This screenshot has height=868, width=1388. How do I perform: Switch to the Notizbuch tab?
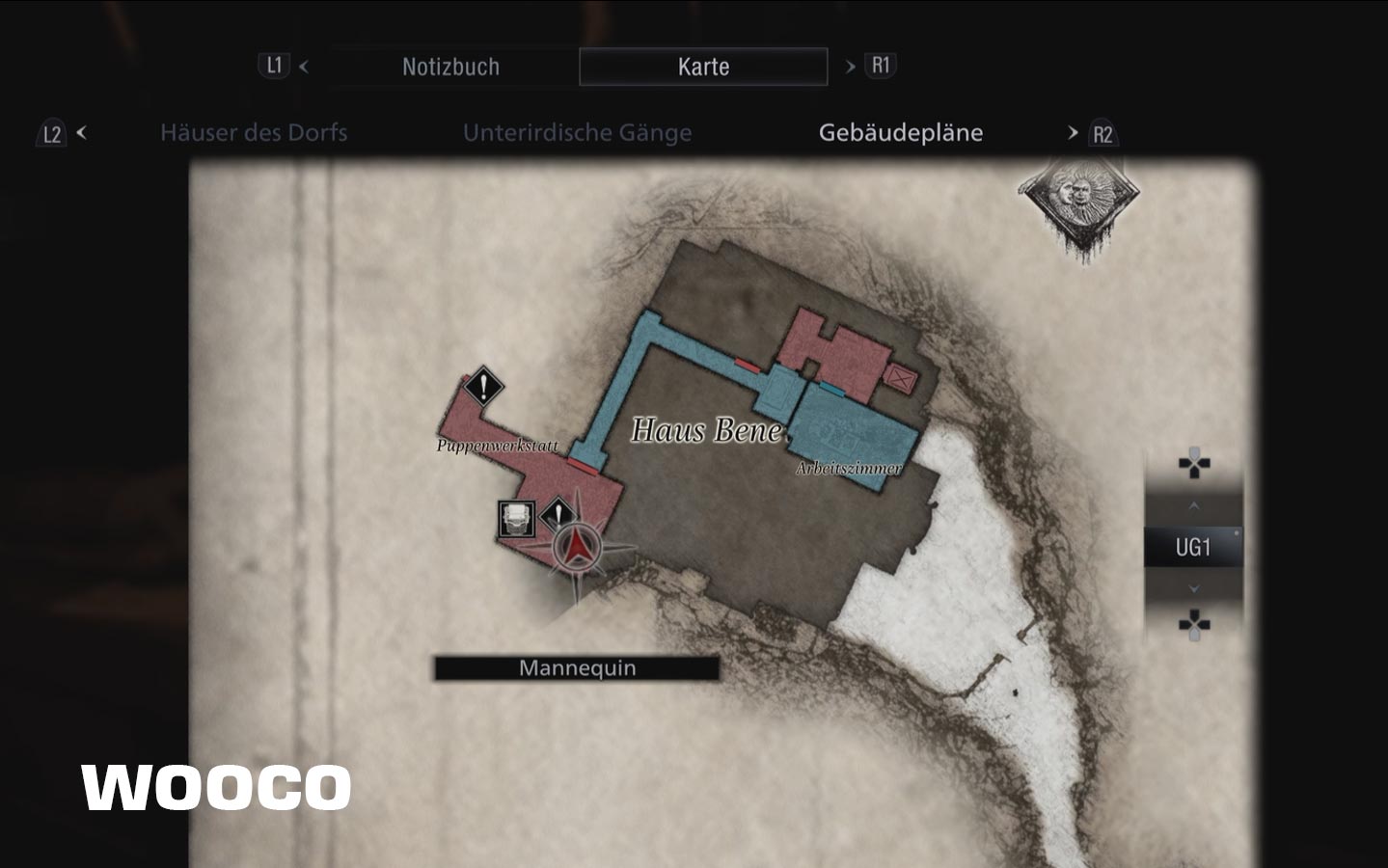tap(450, 67)
